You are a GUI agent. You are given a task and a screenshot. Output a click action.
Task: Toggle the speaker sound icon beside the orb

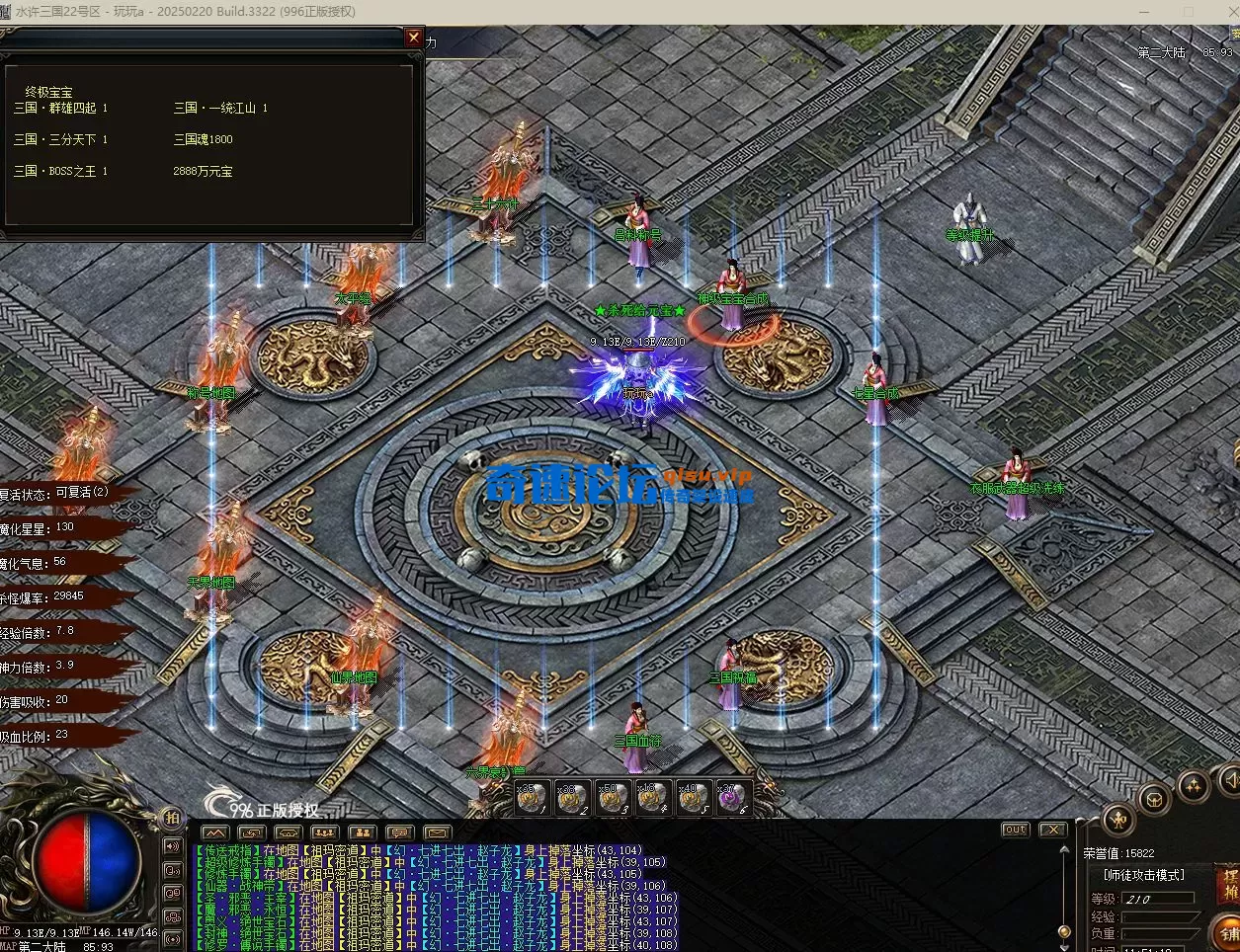[172, 846]
